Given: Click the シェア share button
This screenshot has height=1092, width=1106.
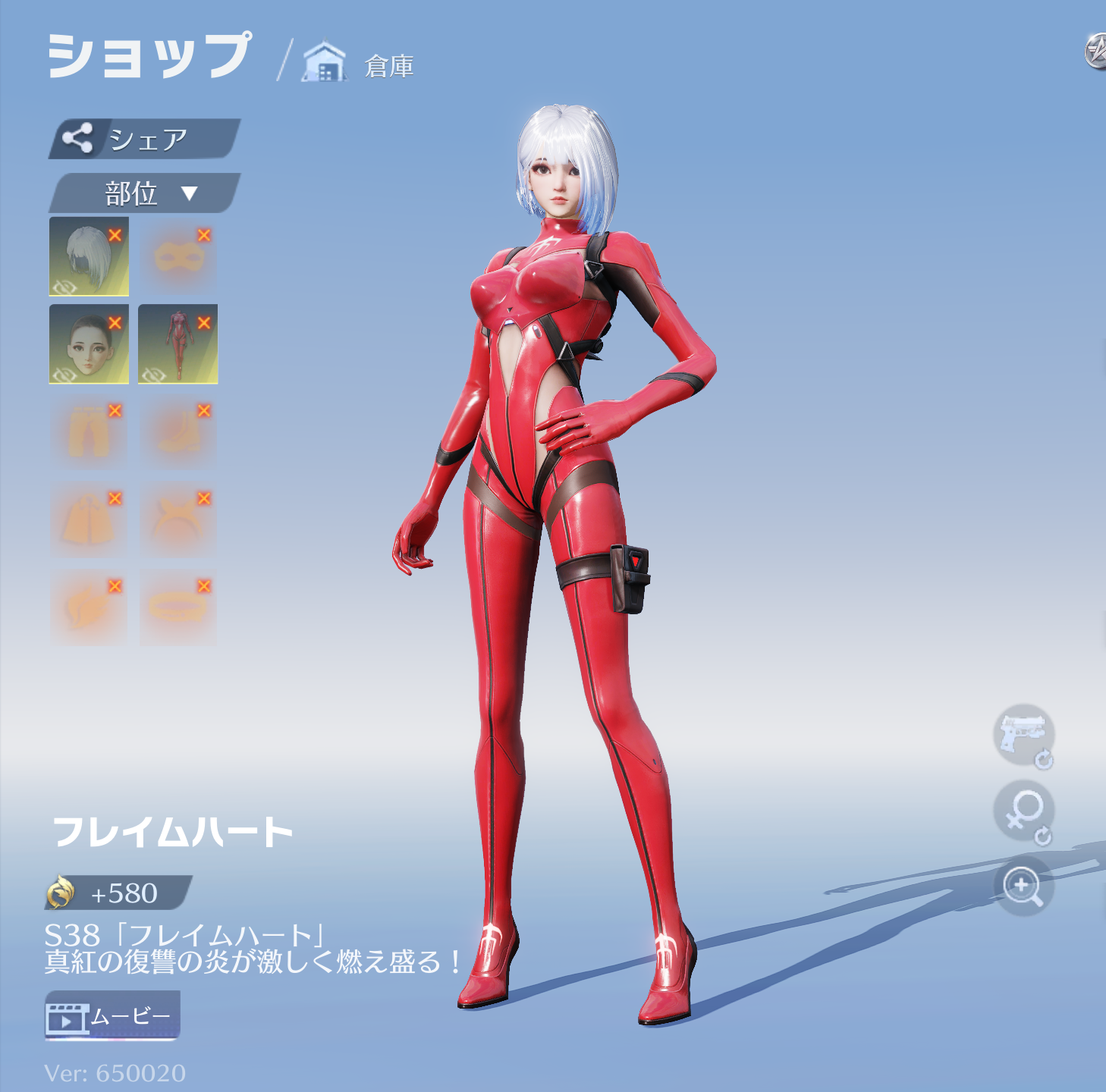Looking at the screenshot, I should (x=144, y=139).
